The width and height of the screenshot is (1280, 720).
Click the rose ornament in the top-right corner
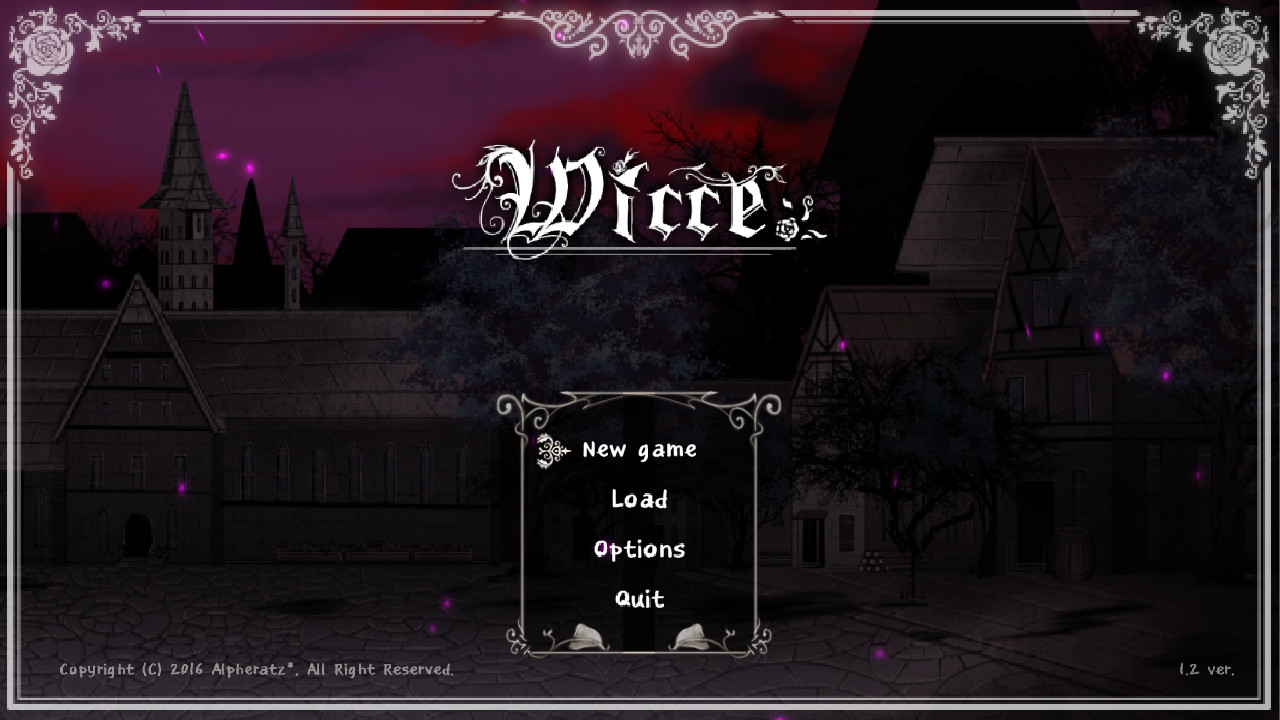1232,50
